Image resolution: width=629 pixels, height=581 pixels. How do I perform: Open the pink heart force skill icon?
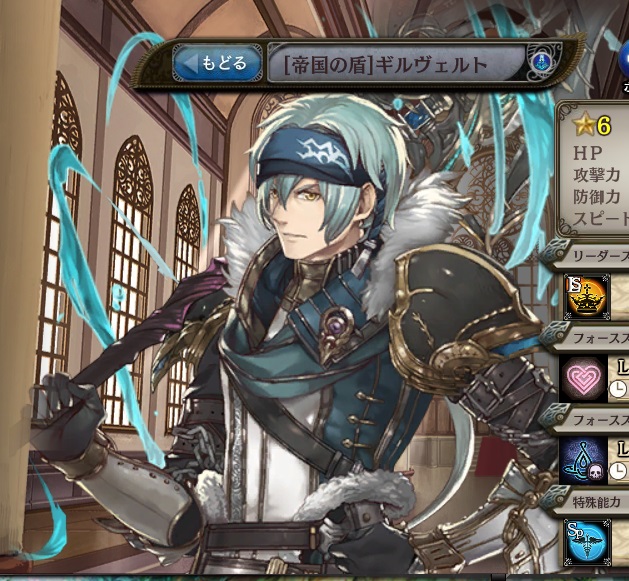tap(583, 378)
